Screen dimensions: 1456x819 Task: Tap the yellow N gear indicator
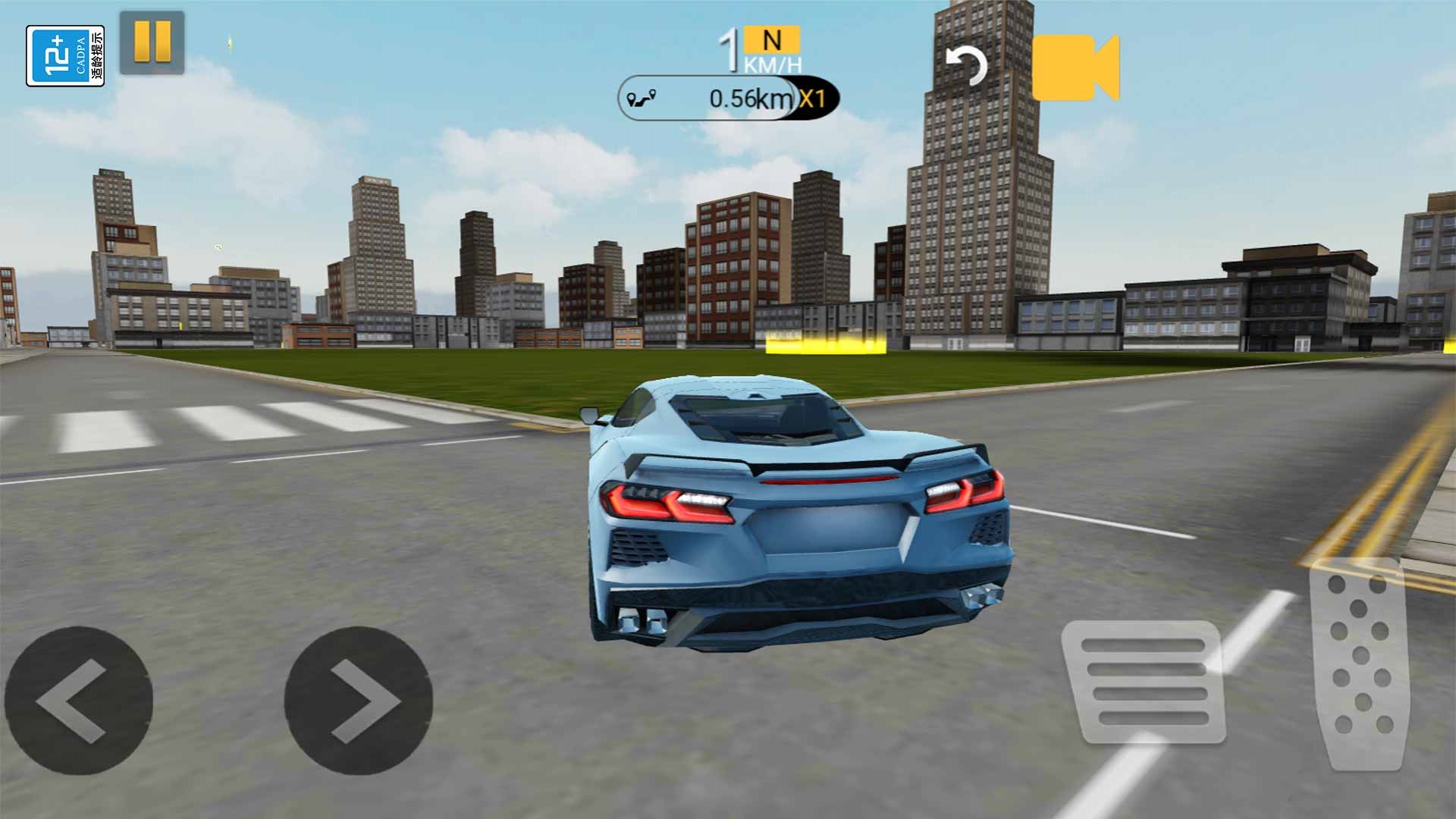coord(772,40)
